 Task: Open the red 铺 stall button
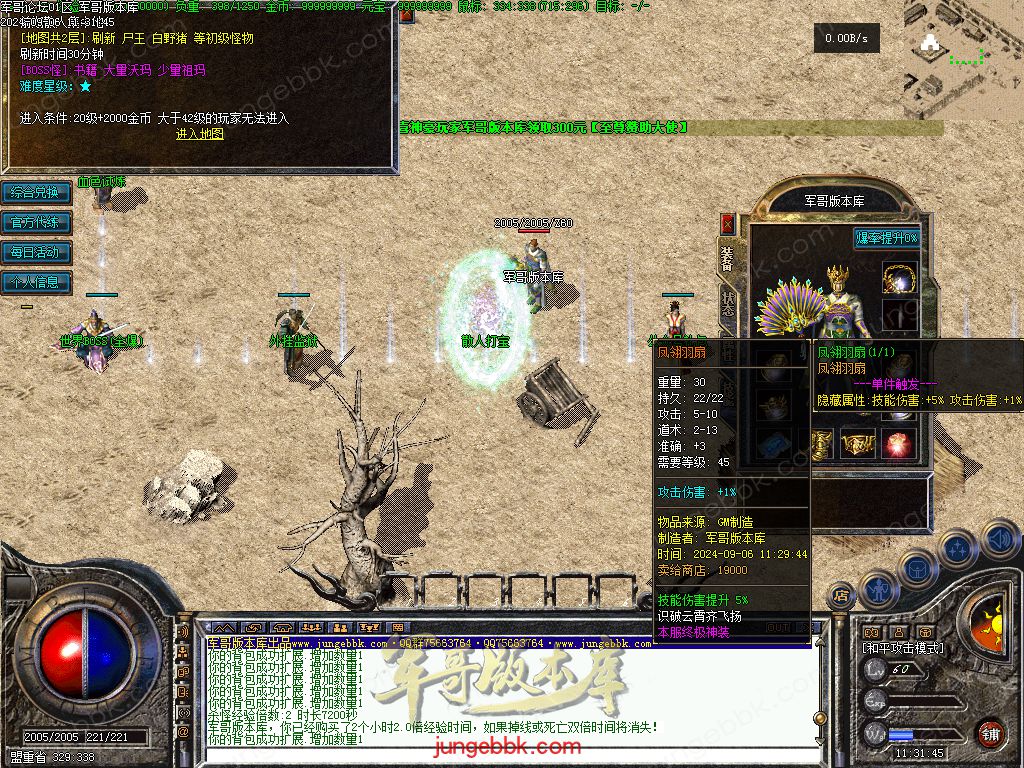tap(990, 733)
